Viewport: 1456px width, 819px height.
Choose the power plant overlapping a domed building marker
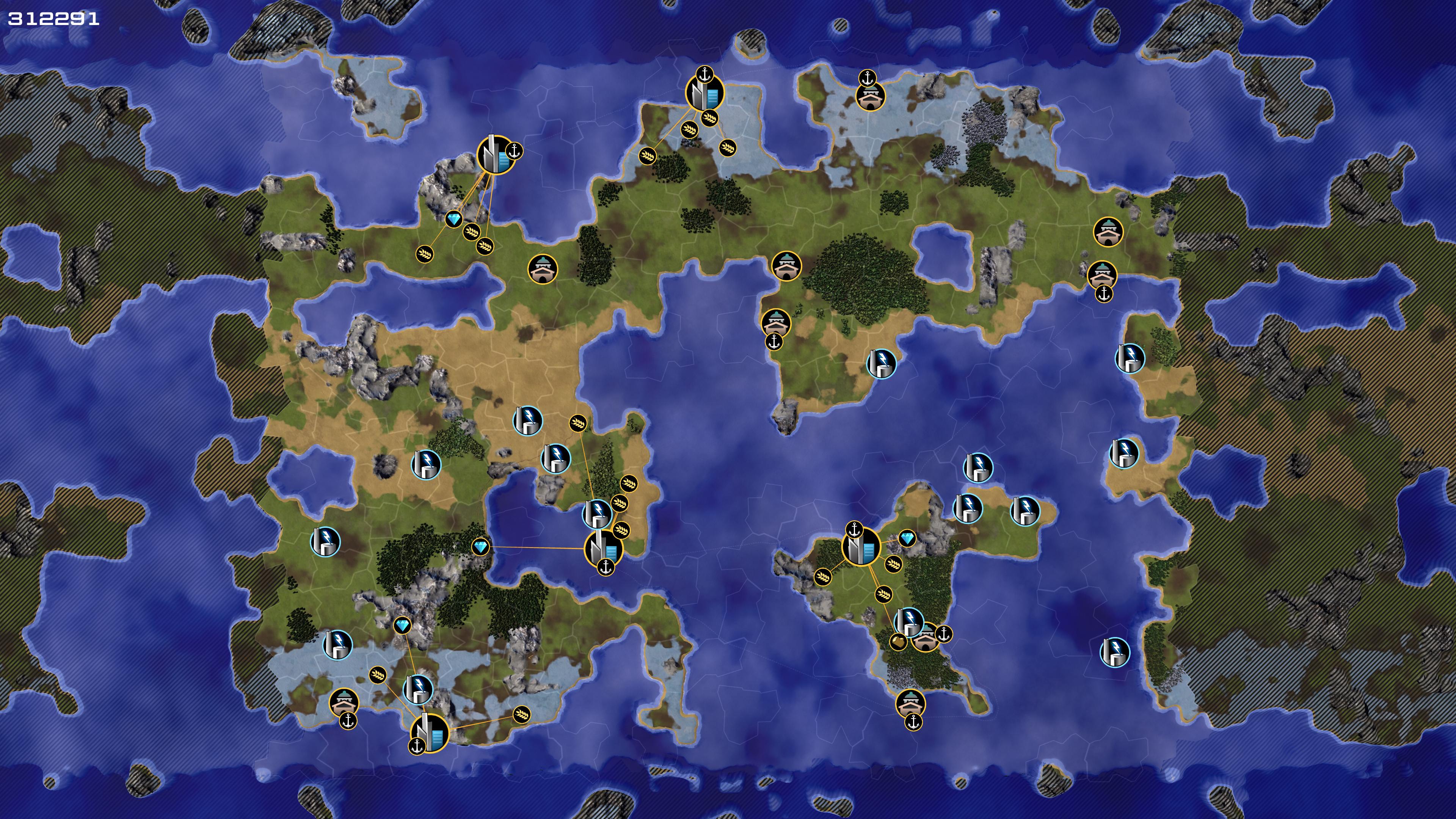point(910,622)
